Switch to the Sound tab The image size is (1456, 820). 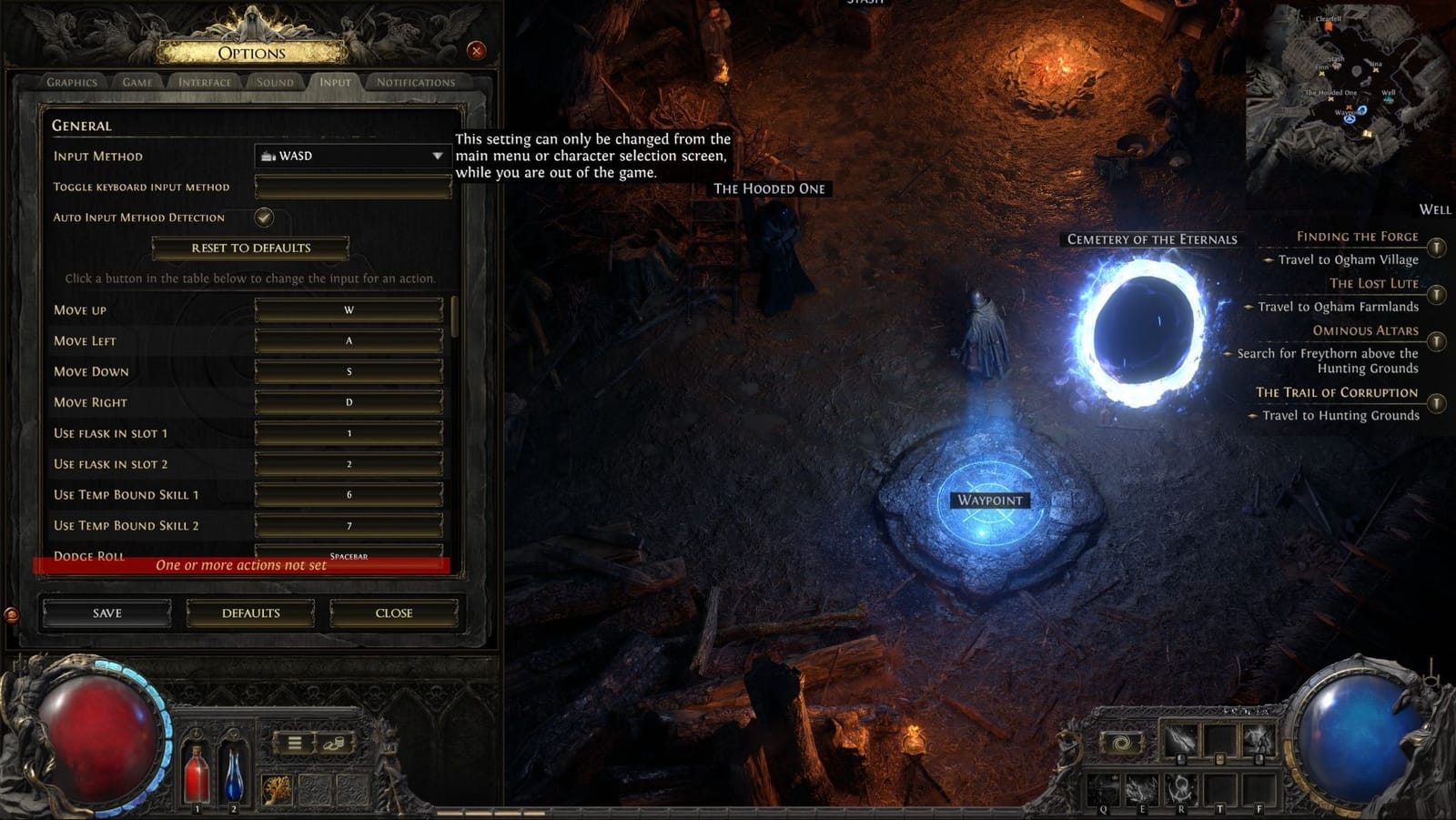pos(275,81)
